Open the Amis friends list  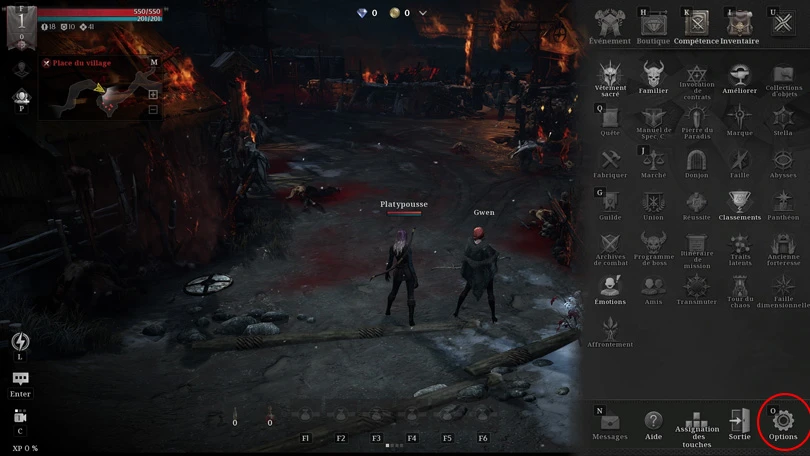point(653,287)
